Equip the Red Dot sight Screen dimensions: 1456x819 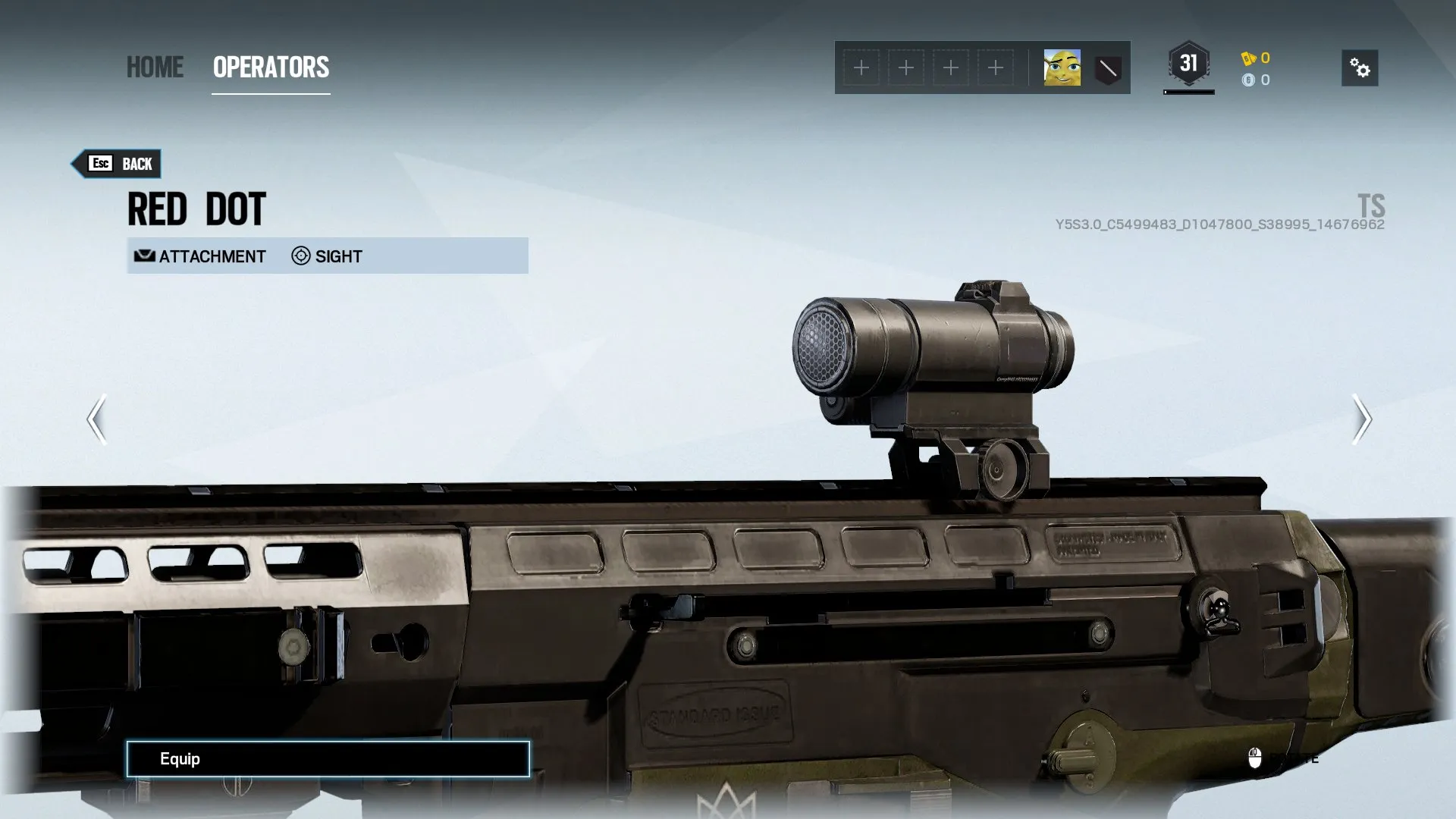328,759
